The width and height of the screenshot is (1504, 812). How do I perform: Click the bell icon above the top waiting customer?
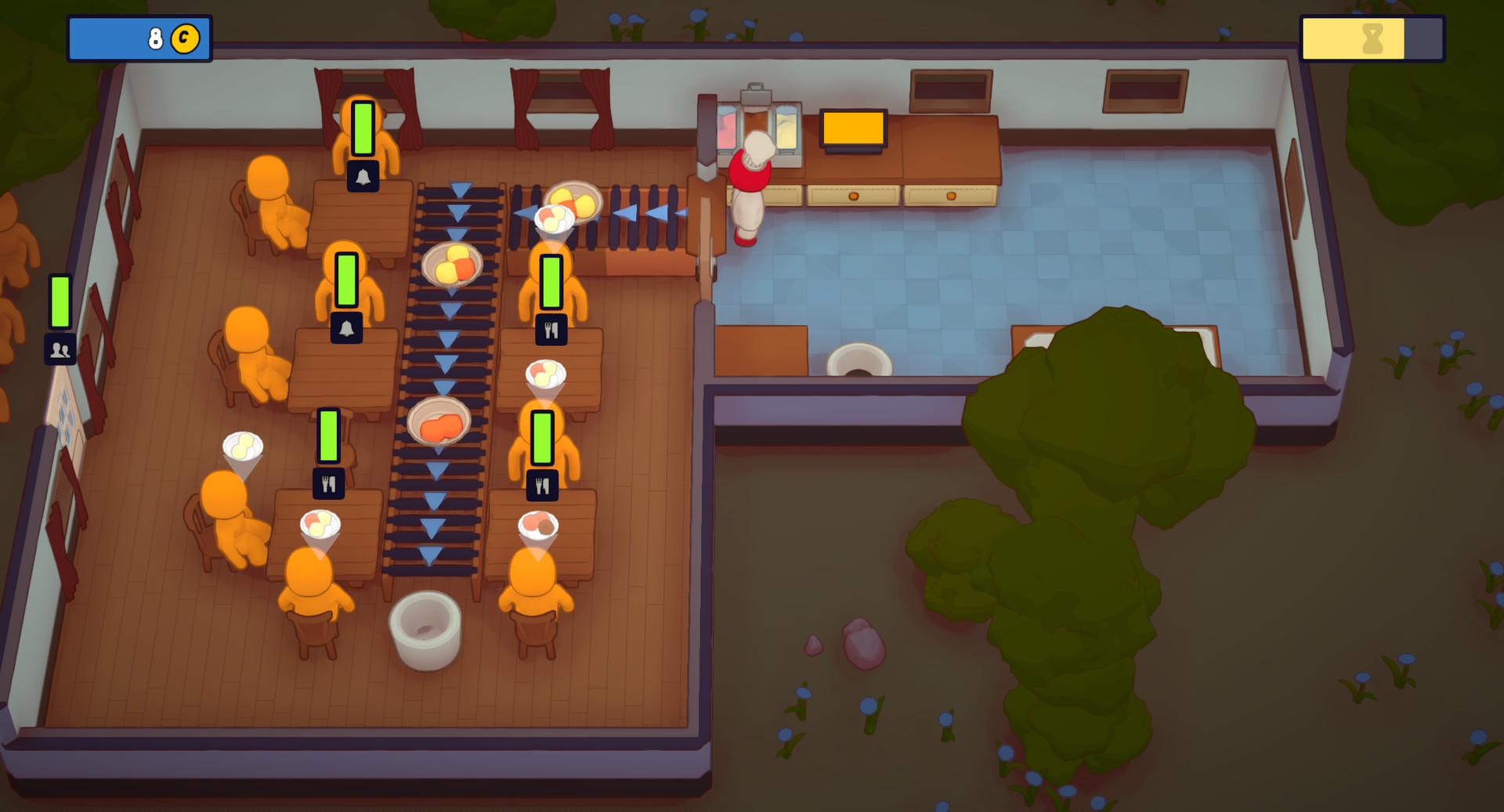(363, 178)
